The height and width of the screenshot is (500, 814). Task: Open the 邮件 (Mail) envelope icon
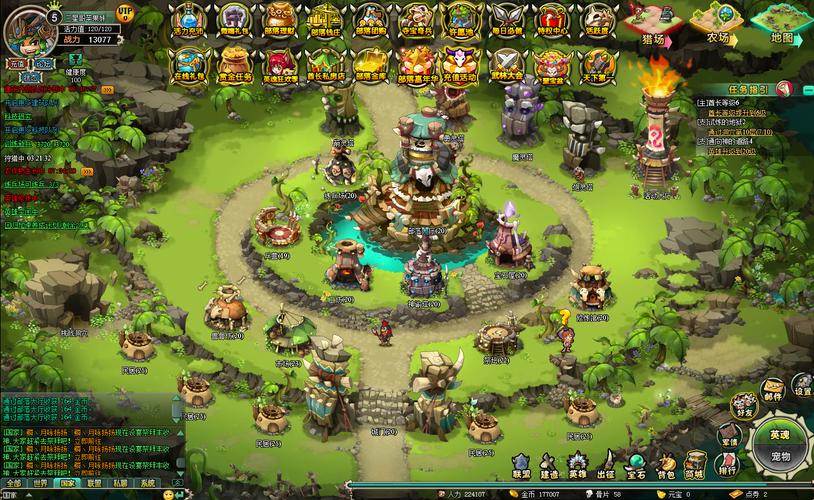click(x=772, y=388)
